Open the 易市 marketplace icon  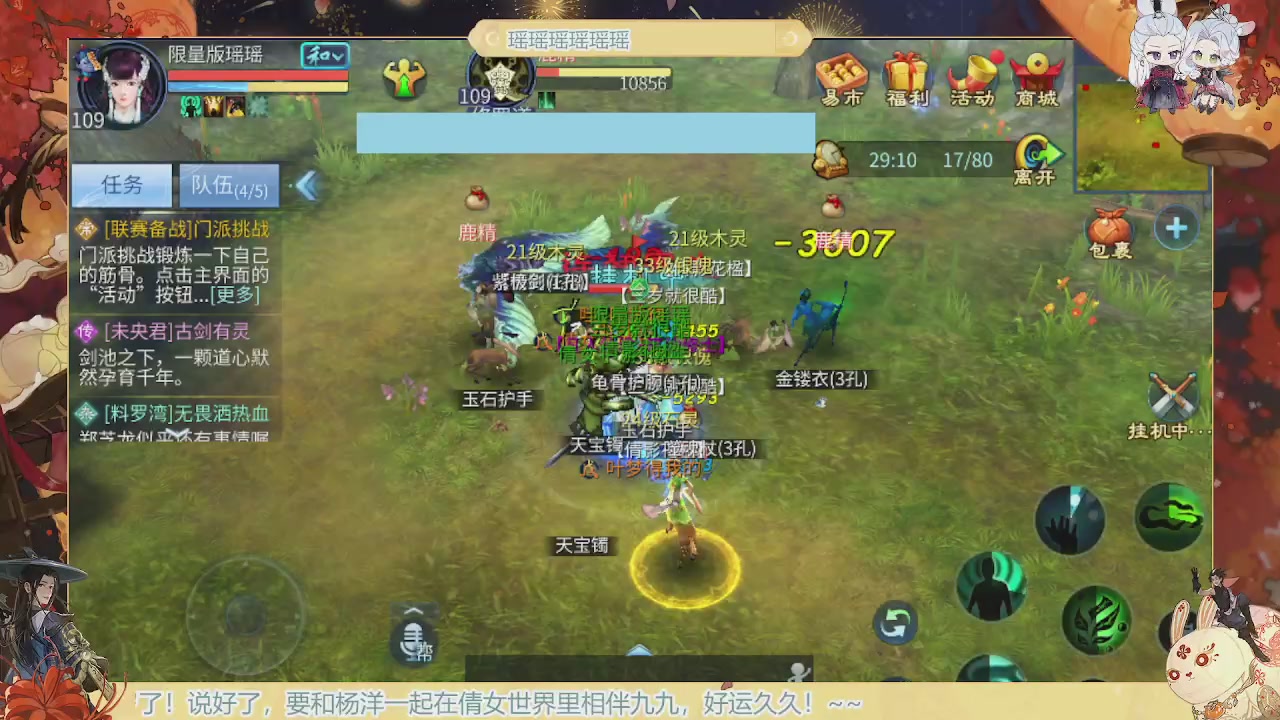(840, 80)
